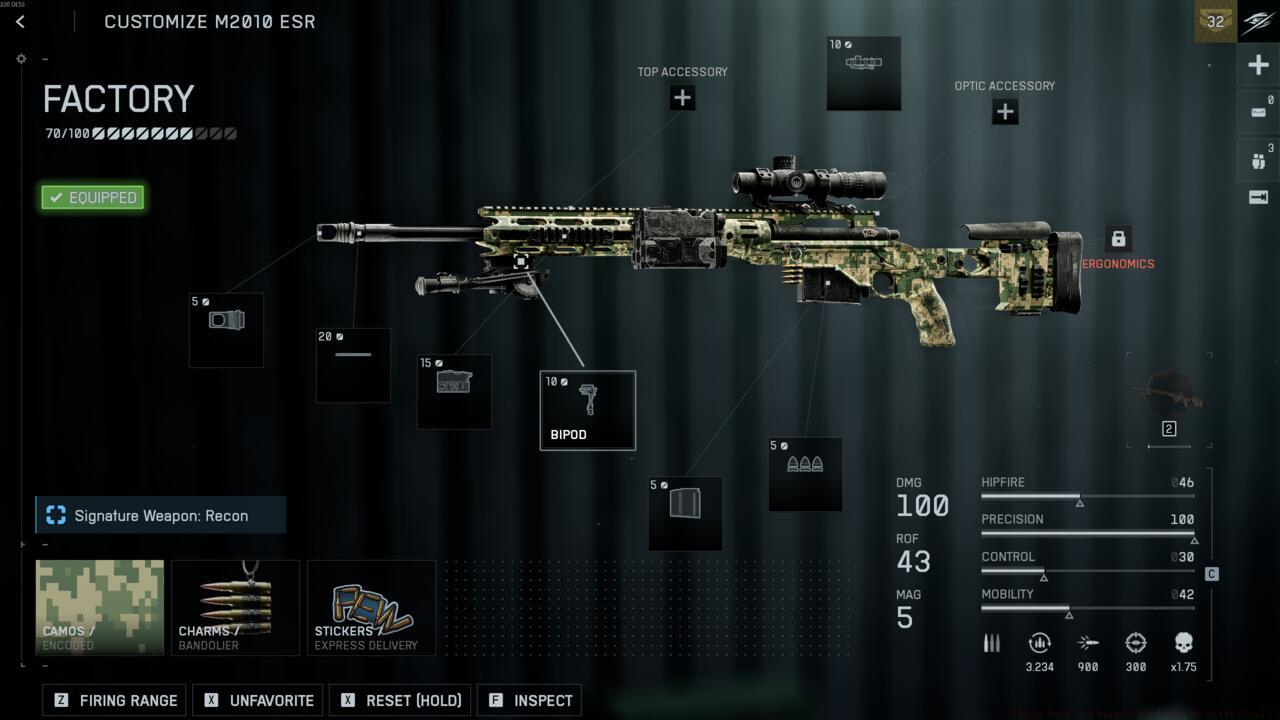Inspect the M2010 ESR
Viewport: 1280px width, 720px height.
[530, 700]
